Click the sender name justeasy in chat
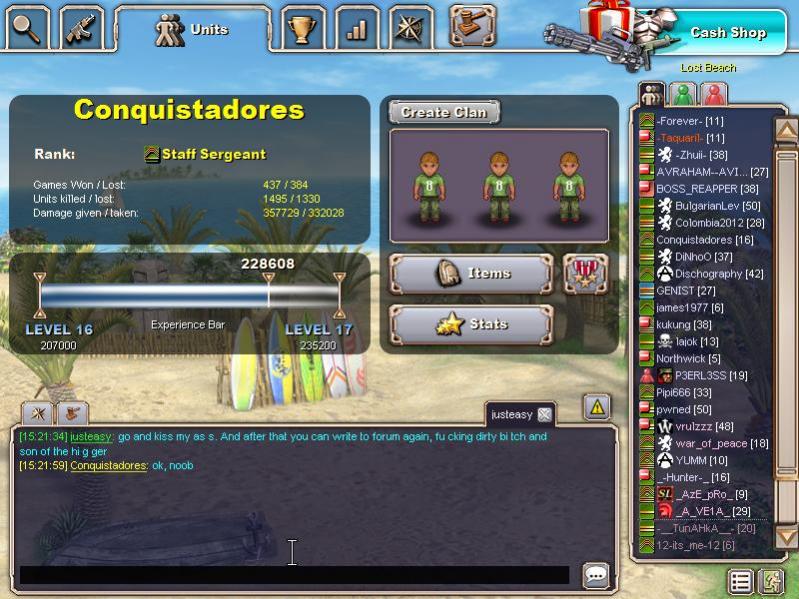The width and height of the screenshot is (799, 599). coord(91,437)
